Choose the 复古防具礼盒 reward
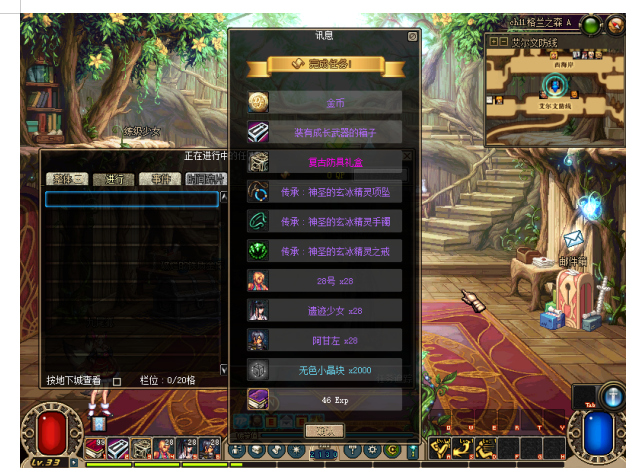The width and height of the screenshot is (626, 468). [334, 162]
